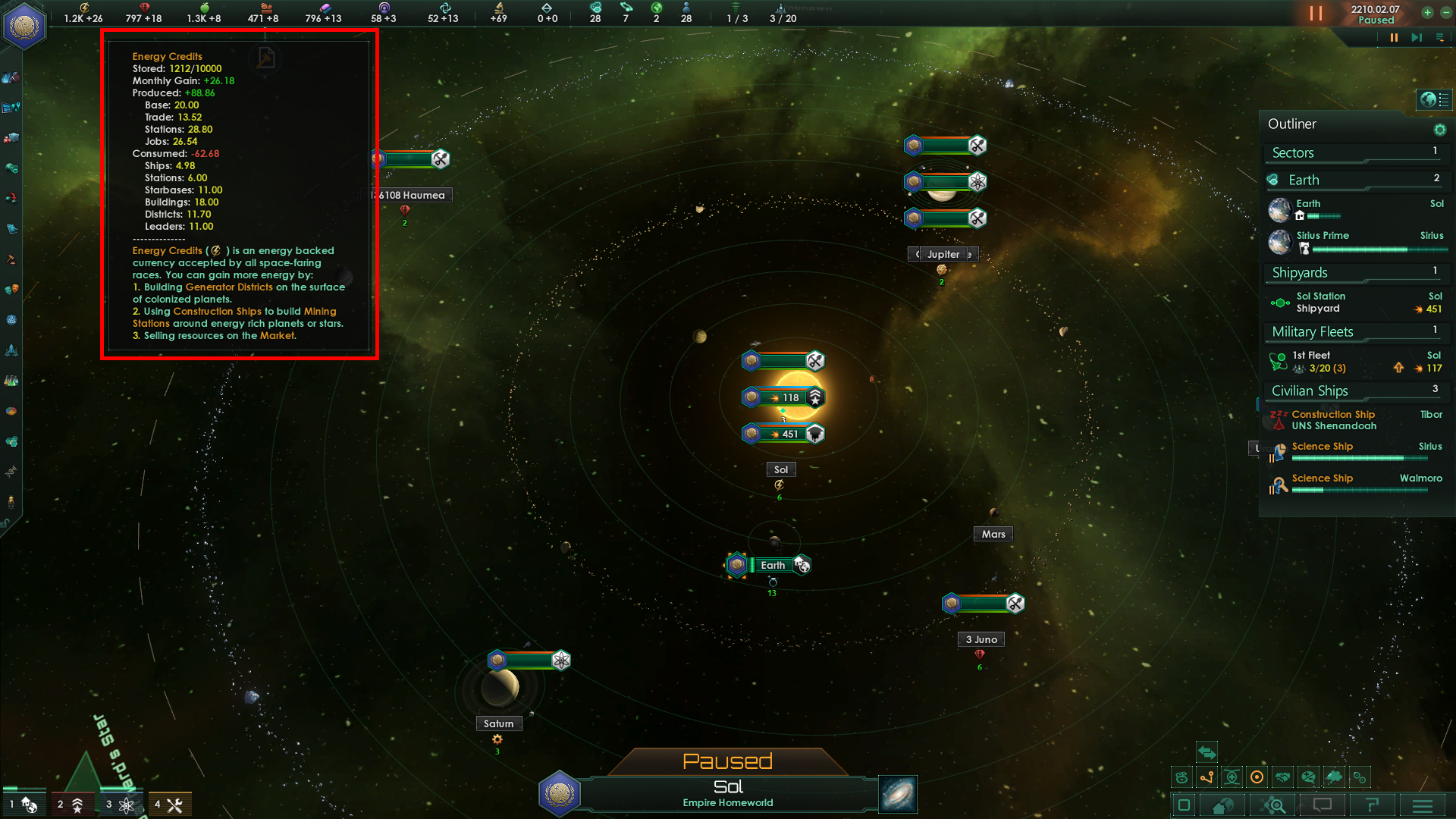Select the Jupiter planet label

pyautogui.click(x=943, y=255)
